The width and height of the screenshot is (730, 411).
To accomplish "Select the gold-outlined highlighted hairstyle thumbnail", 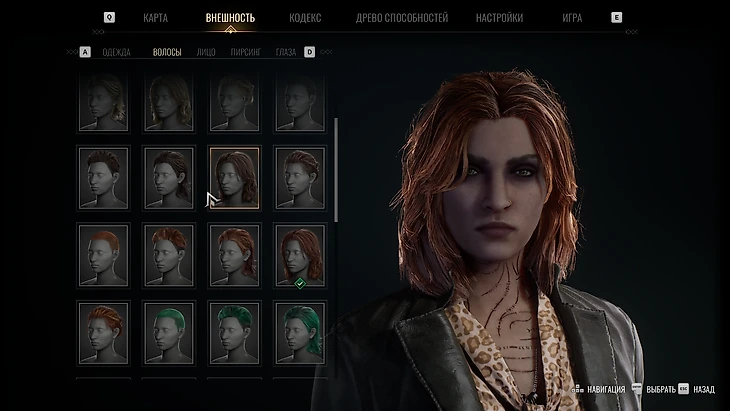I will 234,177.
